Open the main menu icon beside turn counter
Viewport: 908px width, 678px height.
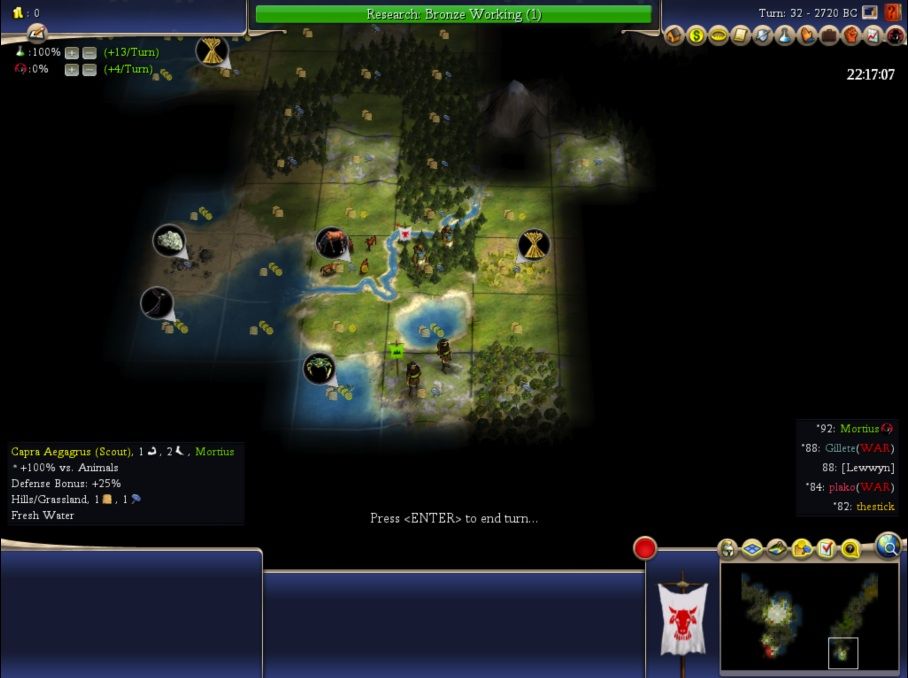pos(870,13)
